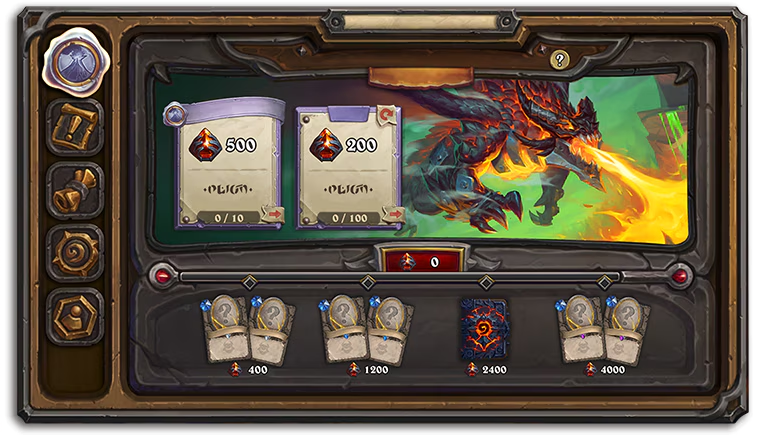Inspect the 2400 point card back reward
760x435 pixels.
coord(483,328)
